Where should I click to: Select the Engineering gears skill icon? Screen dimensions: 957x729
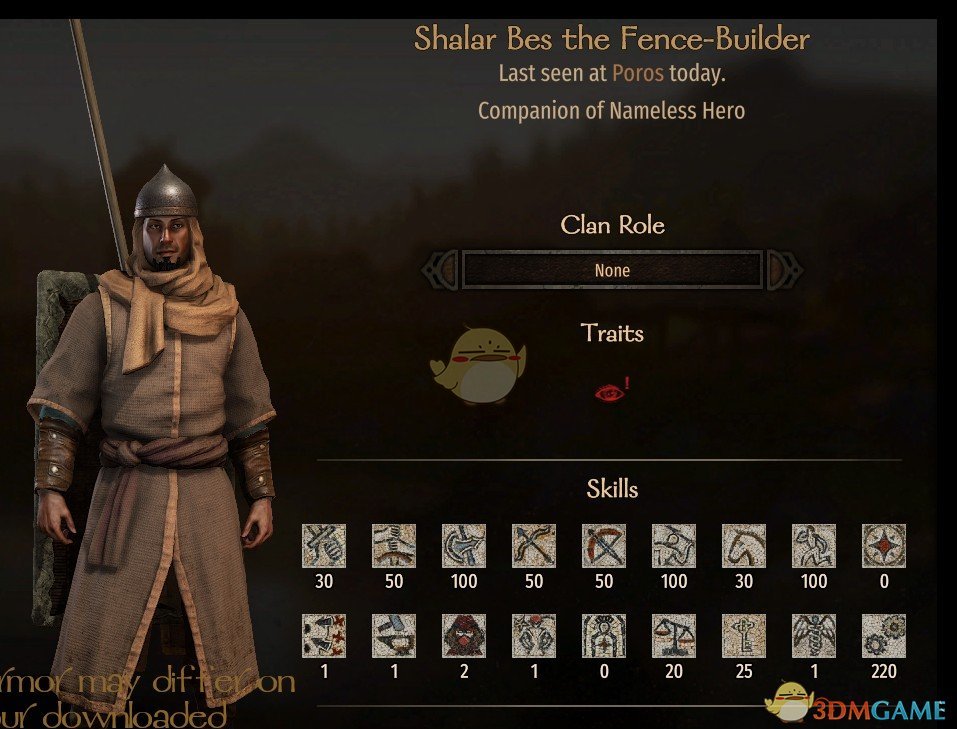[884, 636]
